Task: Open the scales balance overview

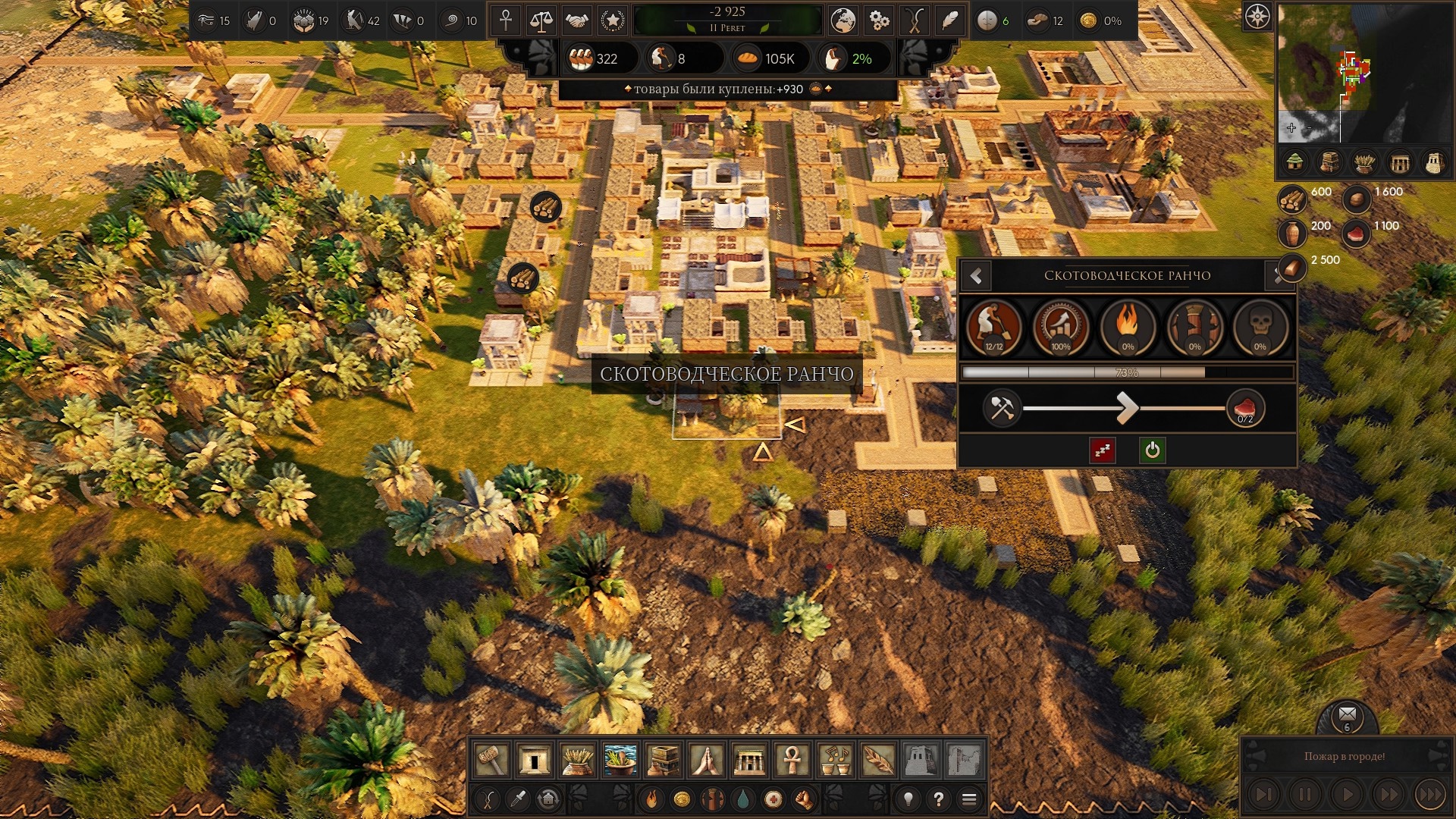Action: pos(541,20)
